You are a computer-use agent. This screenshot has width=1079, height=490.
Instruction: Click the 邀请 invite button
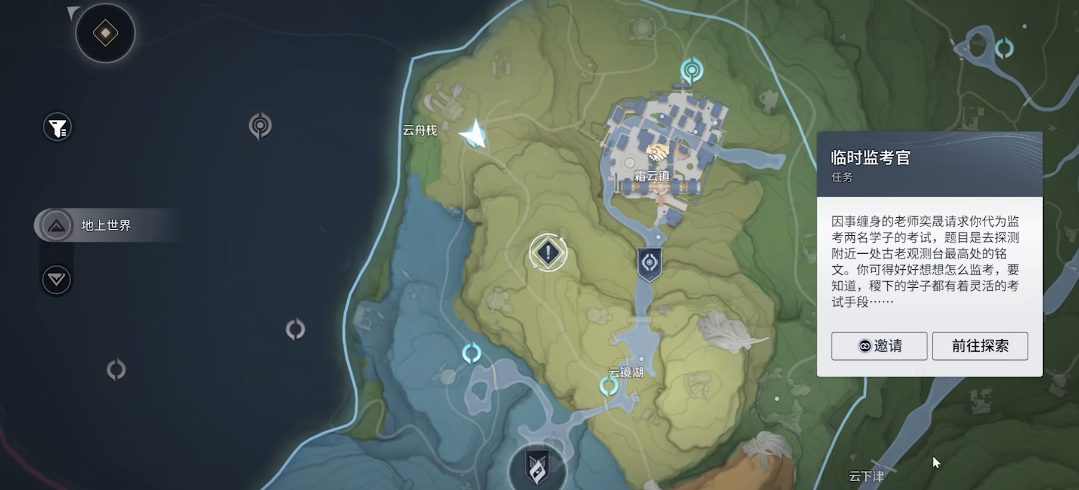click(879, 346)
